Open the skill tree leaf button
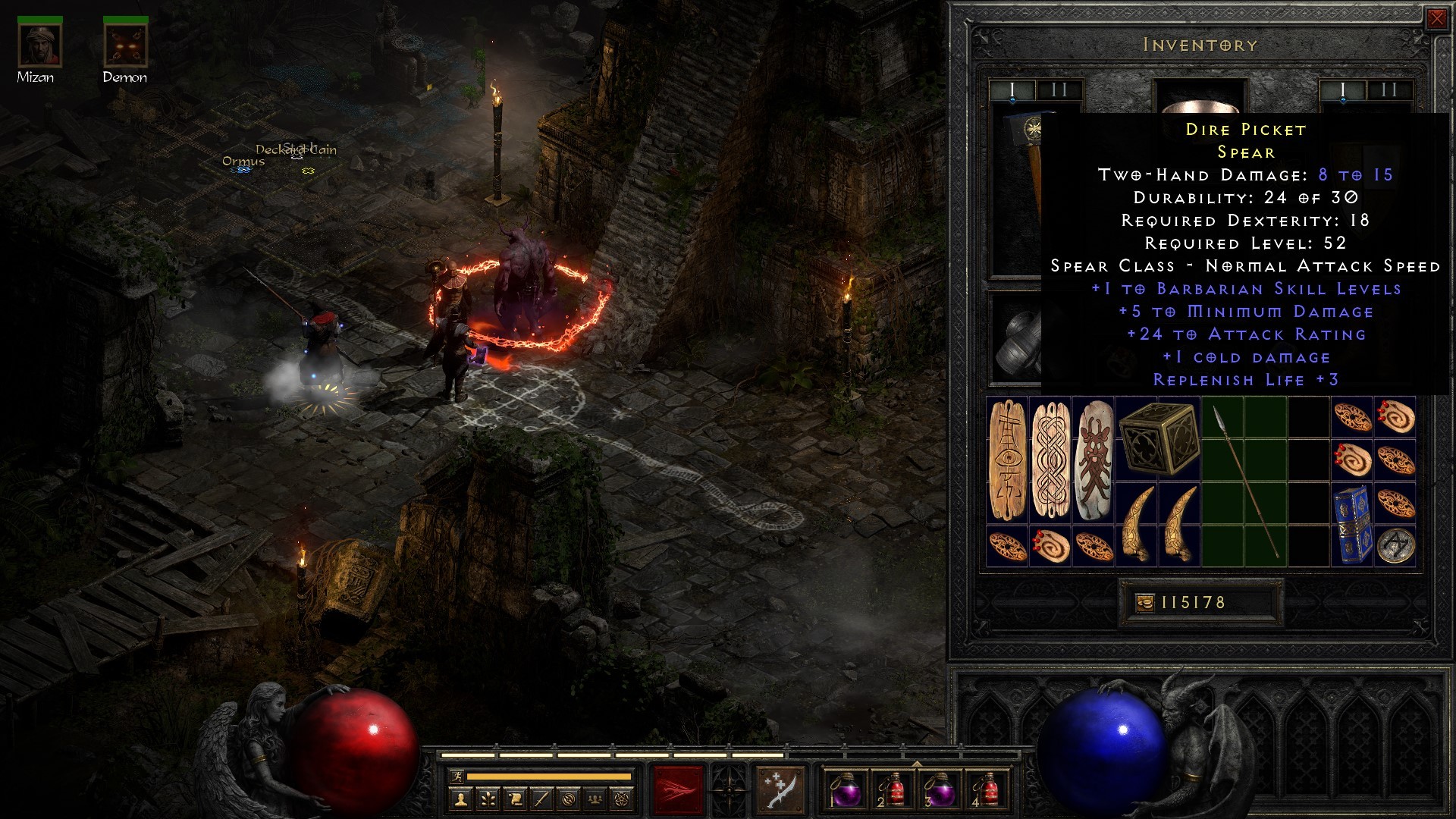This screenshot has height=819, width=1456. [488, 799]
